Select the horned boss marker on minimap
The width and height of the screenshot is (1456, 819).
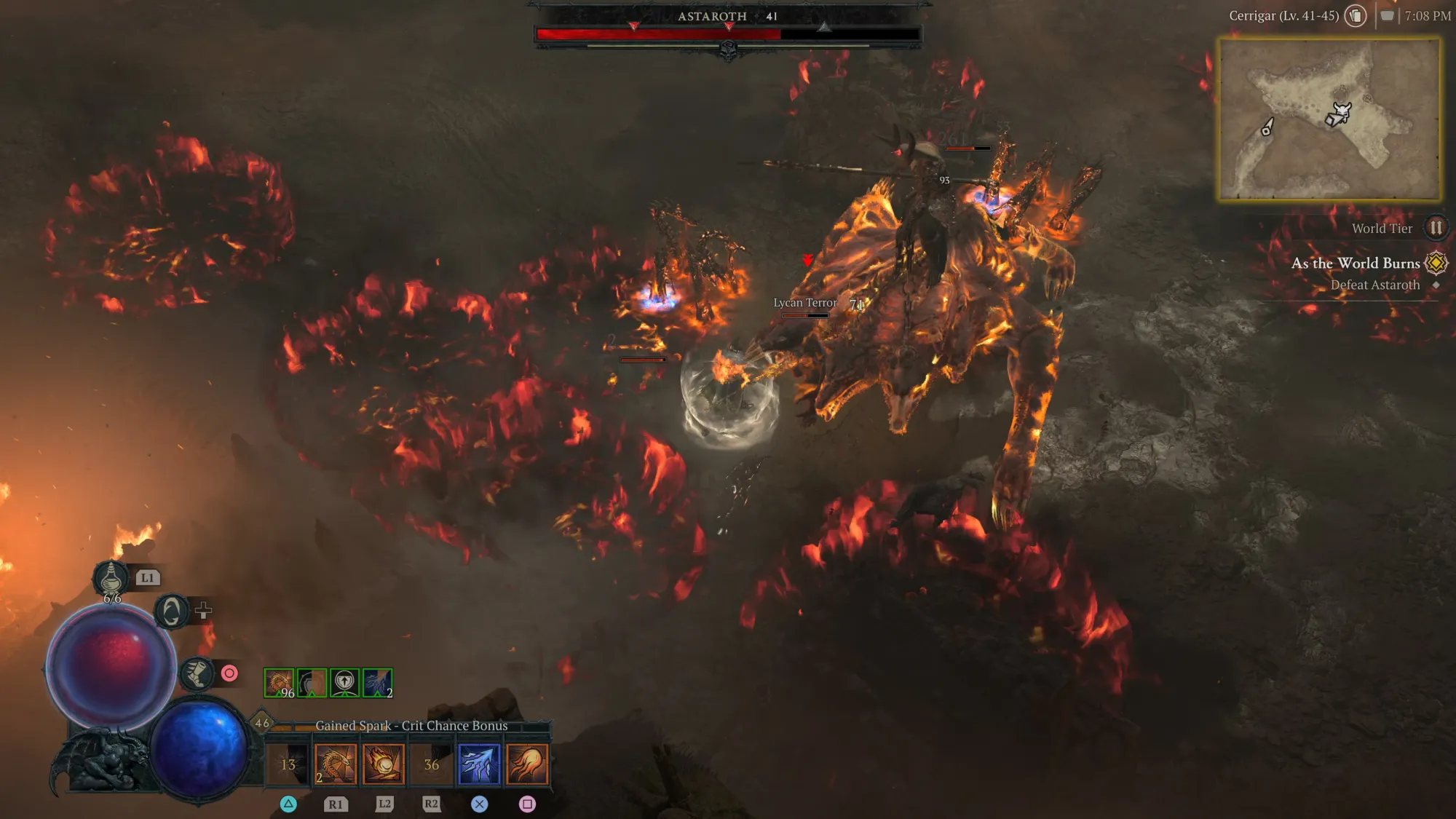(1341, 111)
